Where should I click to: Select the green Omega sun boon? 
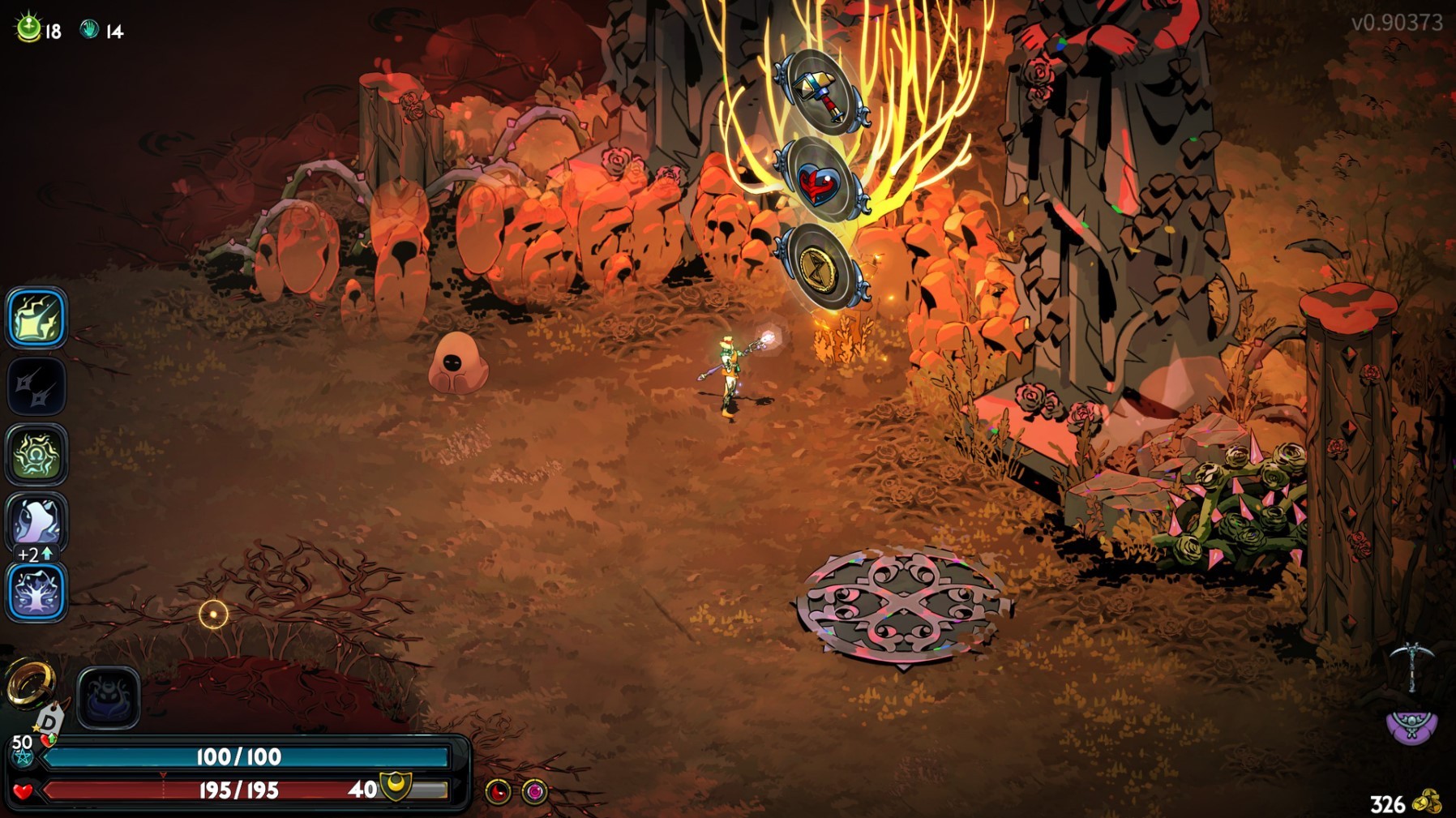point(36,455)
